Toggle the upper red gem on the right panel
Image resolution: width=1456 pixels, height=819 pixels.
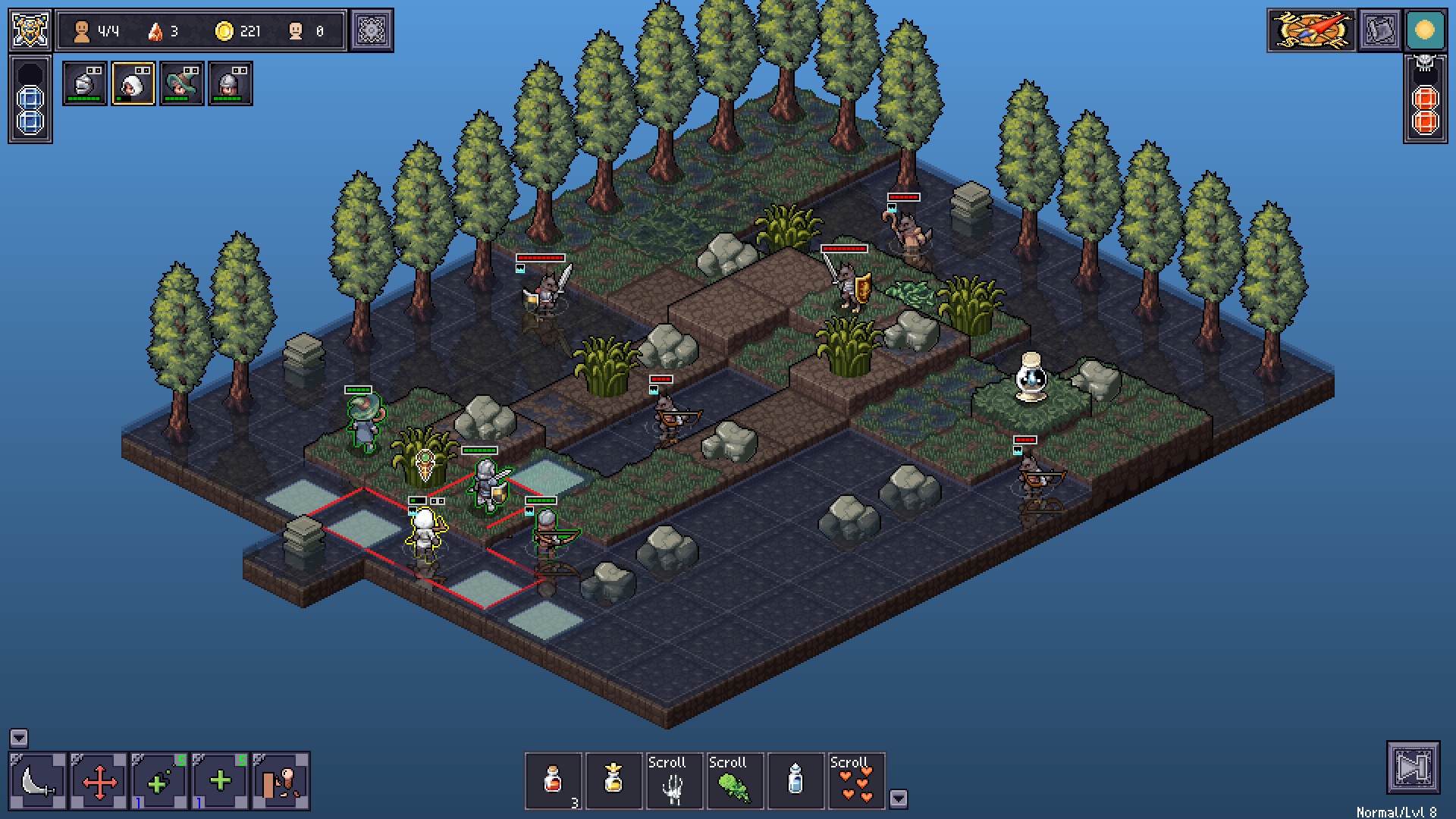(1424, 97)
